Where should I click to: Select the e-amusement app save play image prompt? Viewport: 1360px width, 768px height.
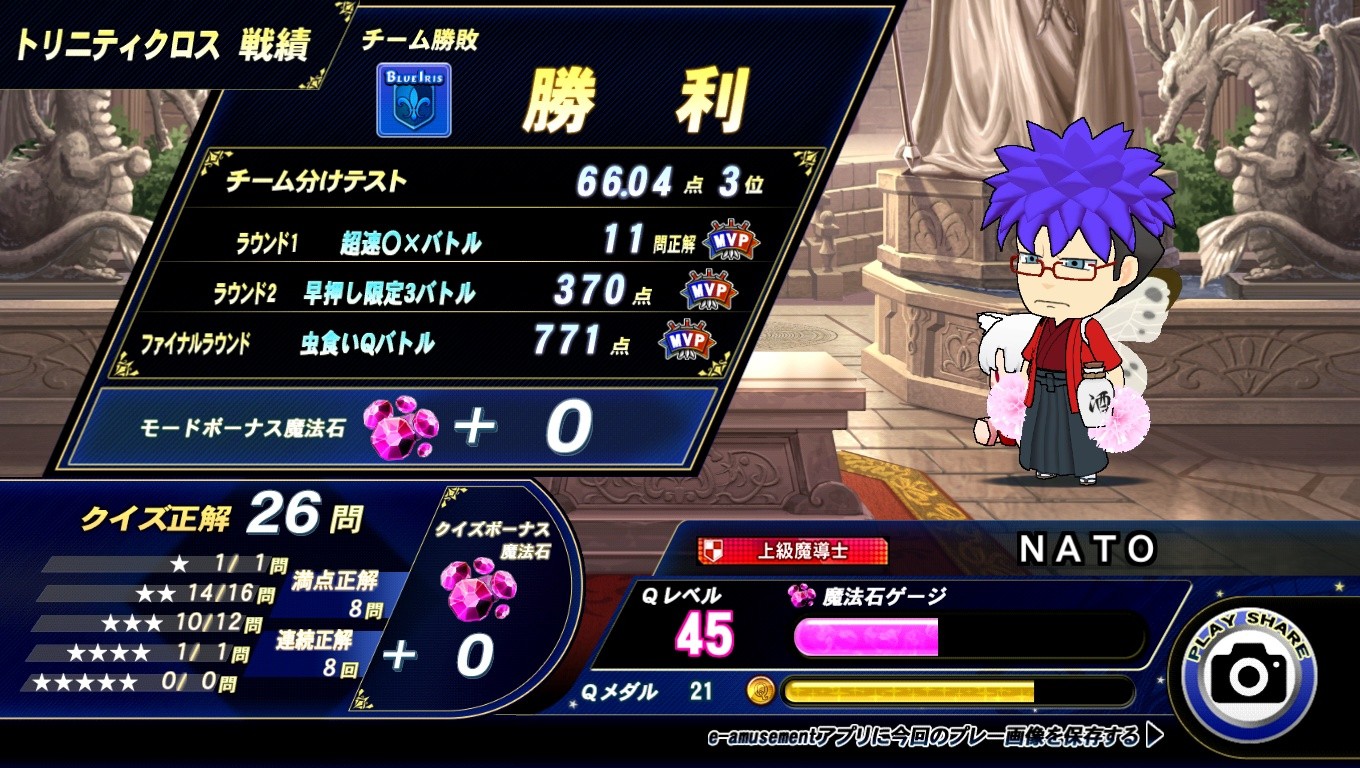click(934, 737)
